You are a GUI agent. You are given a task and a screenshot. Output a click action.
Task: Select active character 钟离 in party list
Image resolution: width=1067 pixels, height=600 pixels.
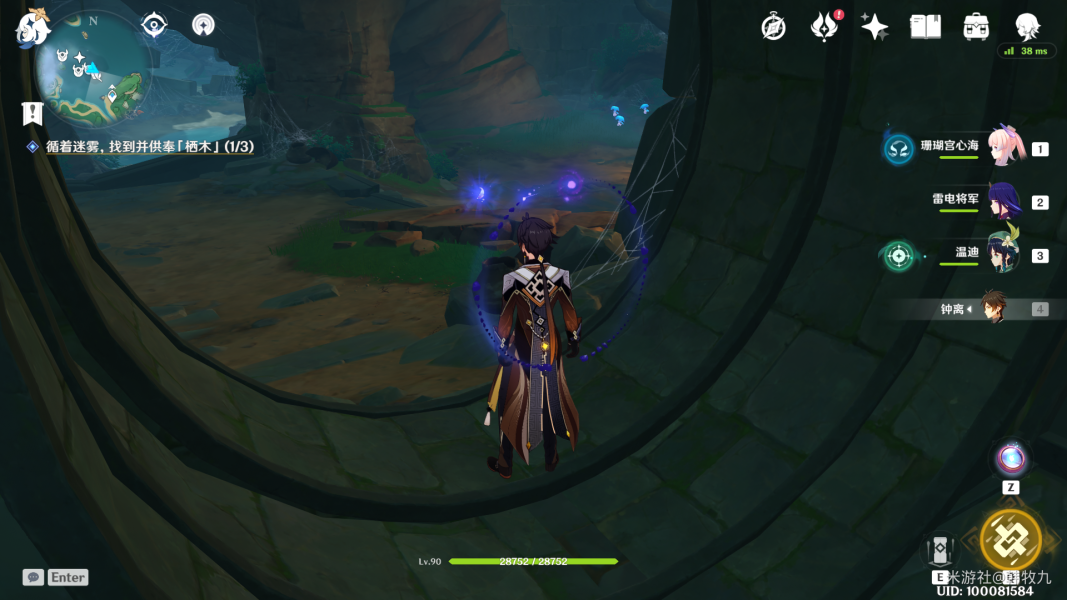point(993,308)
